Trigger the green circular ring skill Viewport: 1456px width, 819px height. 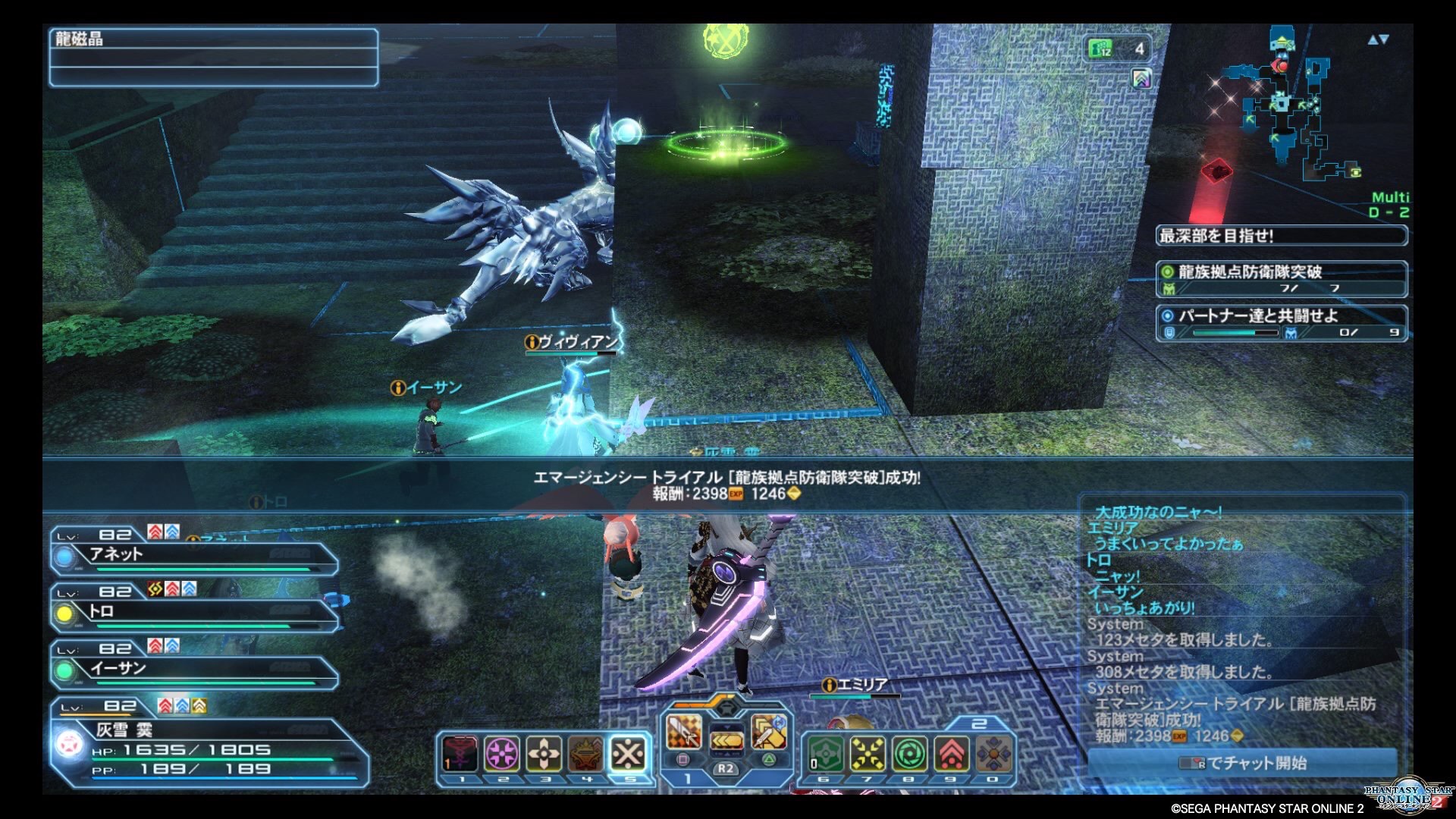click(x=909, y=753)
